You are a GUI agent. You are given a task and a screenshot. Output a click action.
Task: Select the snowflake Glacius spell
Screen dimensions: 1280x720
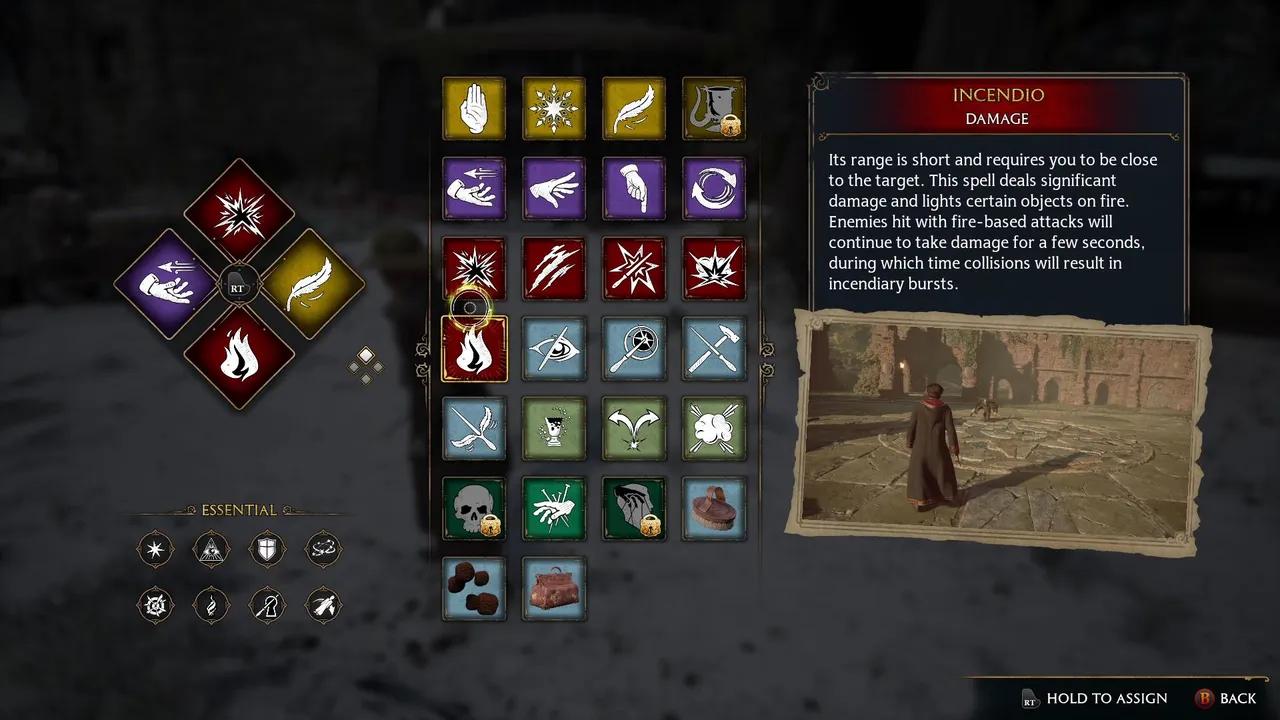[x=554, y=108]
